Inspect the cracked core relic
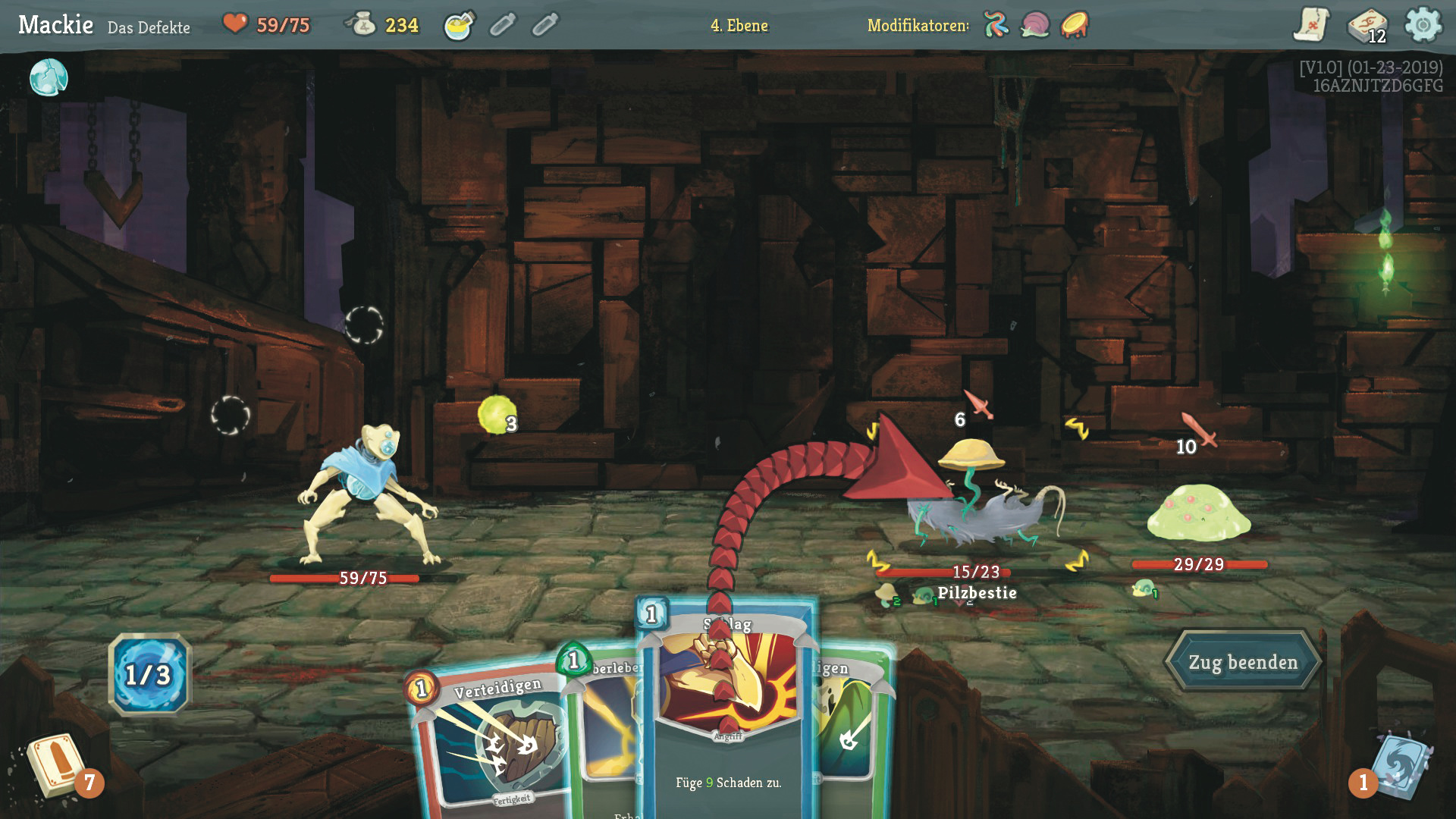 [49, 77]
